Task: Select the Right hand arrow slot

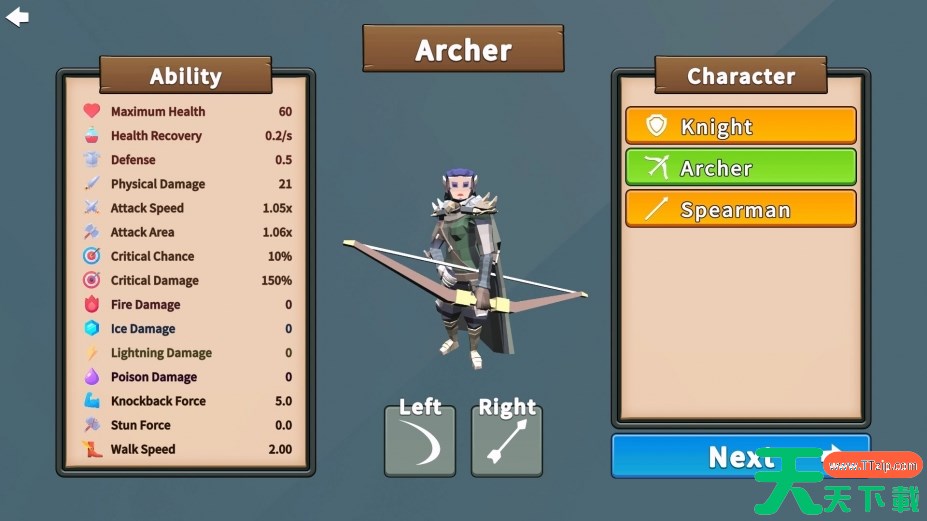Action: point(507,442)
